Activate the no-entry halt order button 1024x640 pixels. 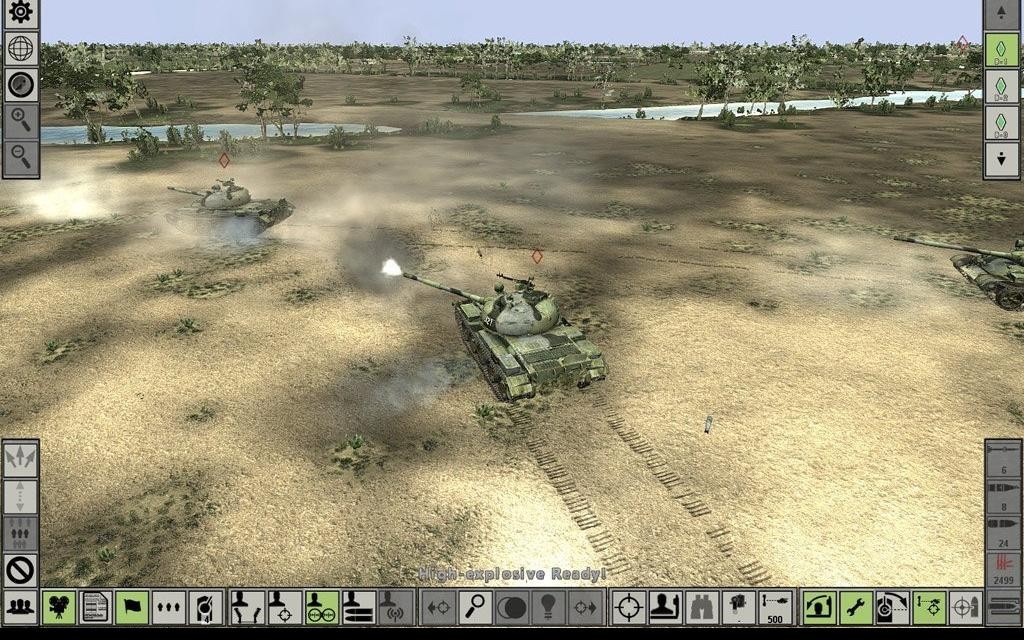pyautogui.click(x=20, y=570)
